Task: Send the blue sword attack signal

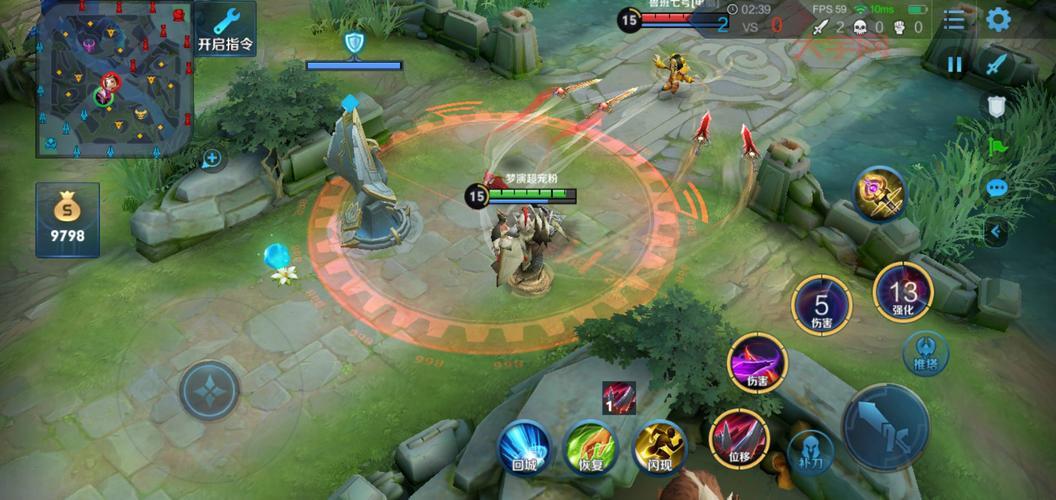Action: (x=996, y=65)
